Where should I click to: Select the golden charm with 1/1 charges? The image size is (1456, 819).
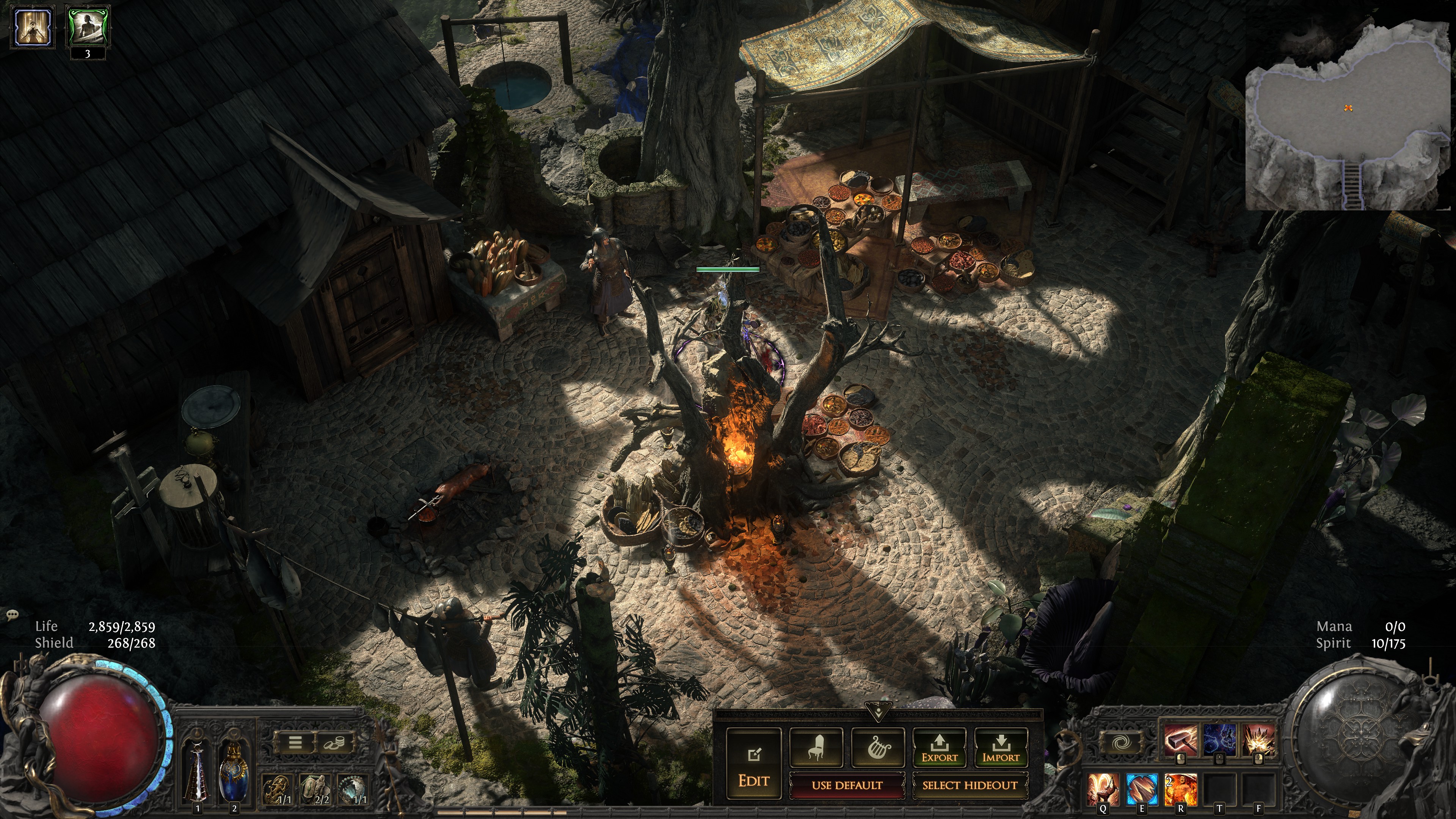click(278, 789)
